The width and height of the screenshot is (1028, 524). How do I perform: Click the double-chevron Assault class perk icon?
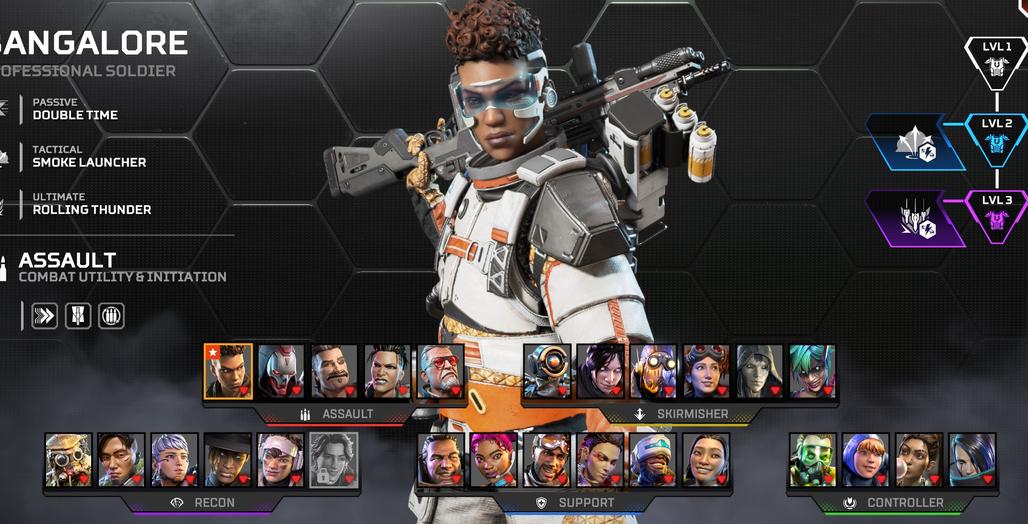pos(44,316)
